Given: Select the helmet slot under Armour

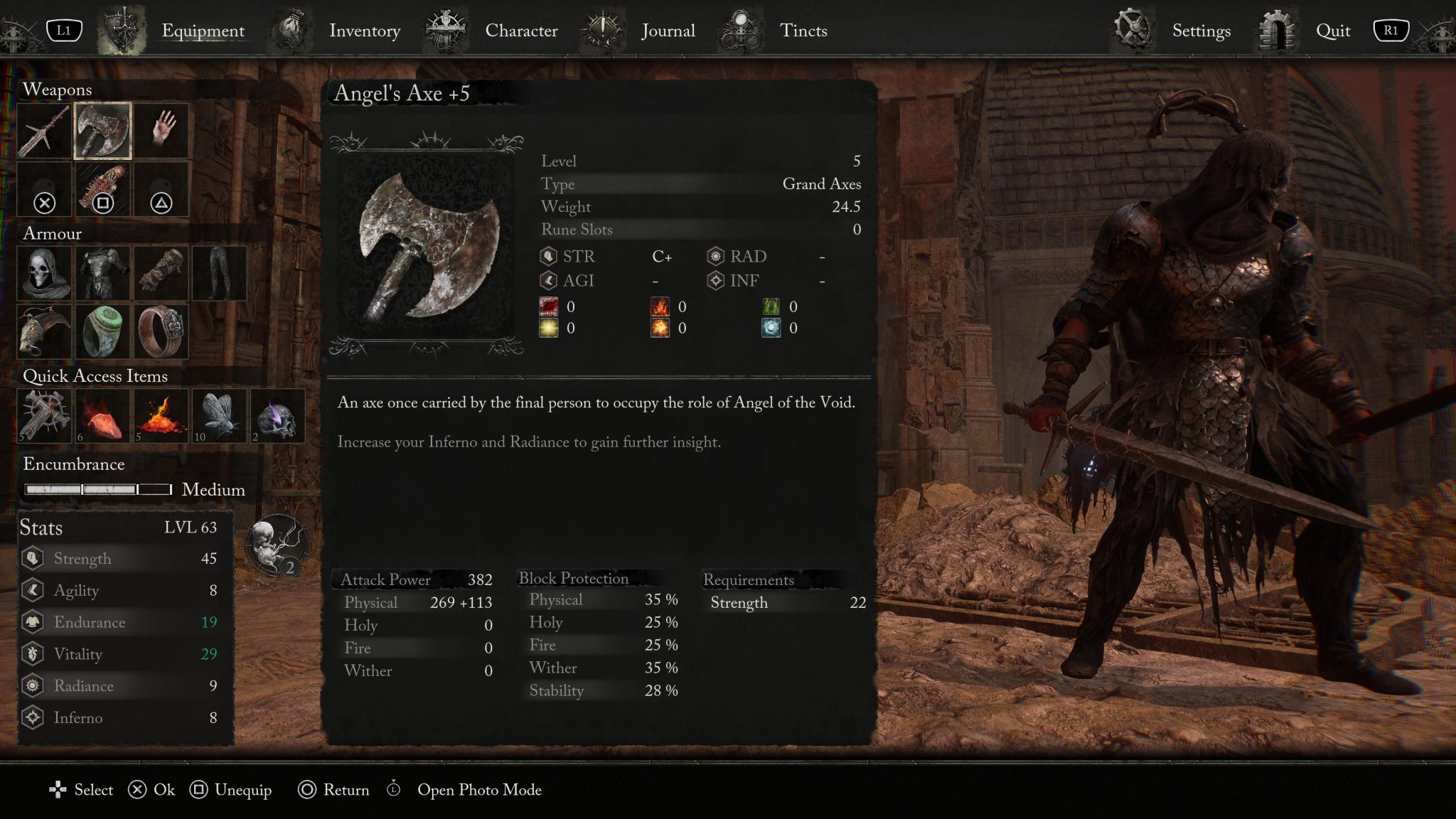Looking at the screenshot, I should (43, 274).
